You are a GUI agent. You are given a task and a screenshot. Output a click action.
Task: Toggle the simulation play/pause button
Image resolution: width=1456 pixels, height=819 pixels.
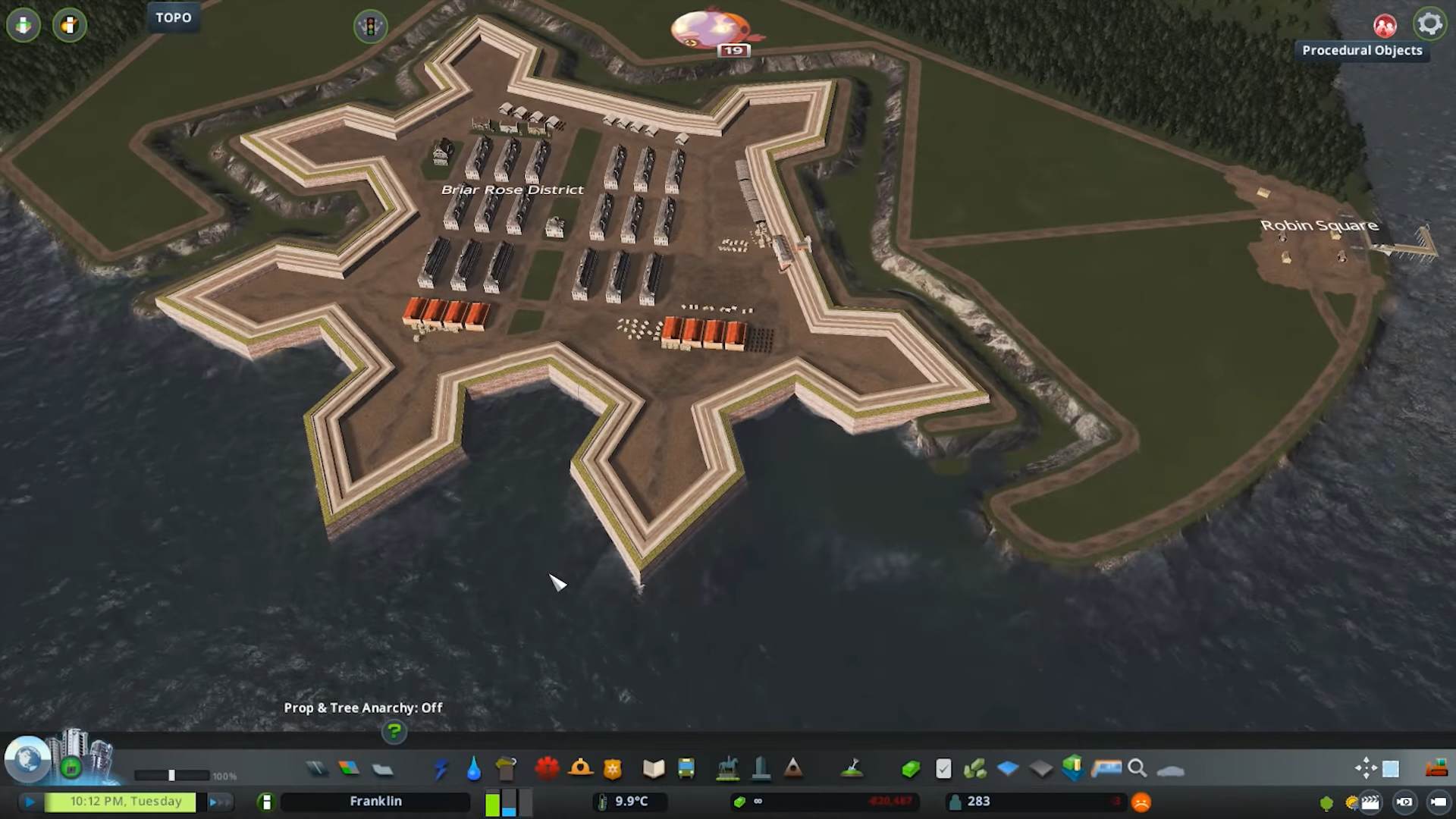[30, 802]
